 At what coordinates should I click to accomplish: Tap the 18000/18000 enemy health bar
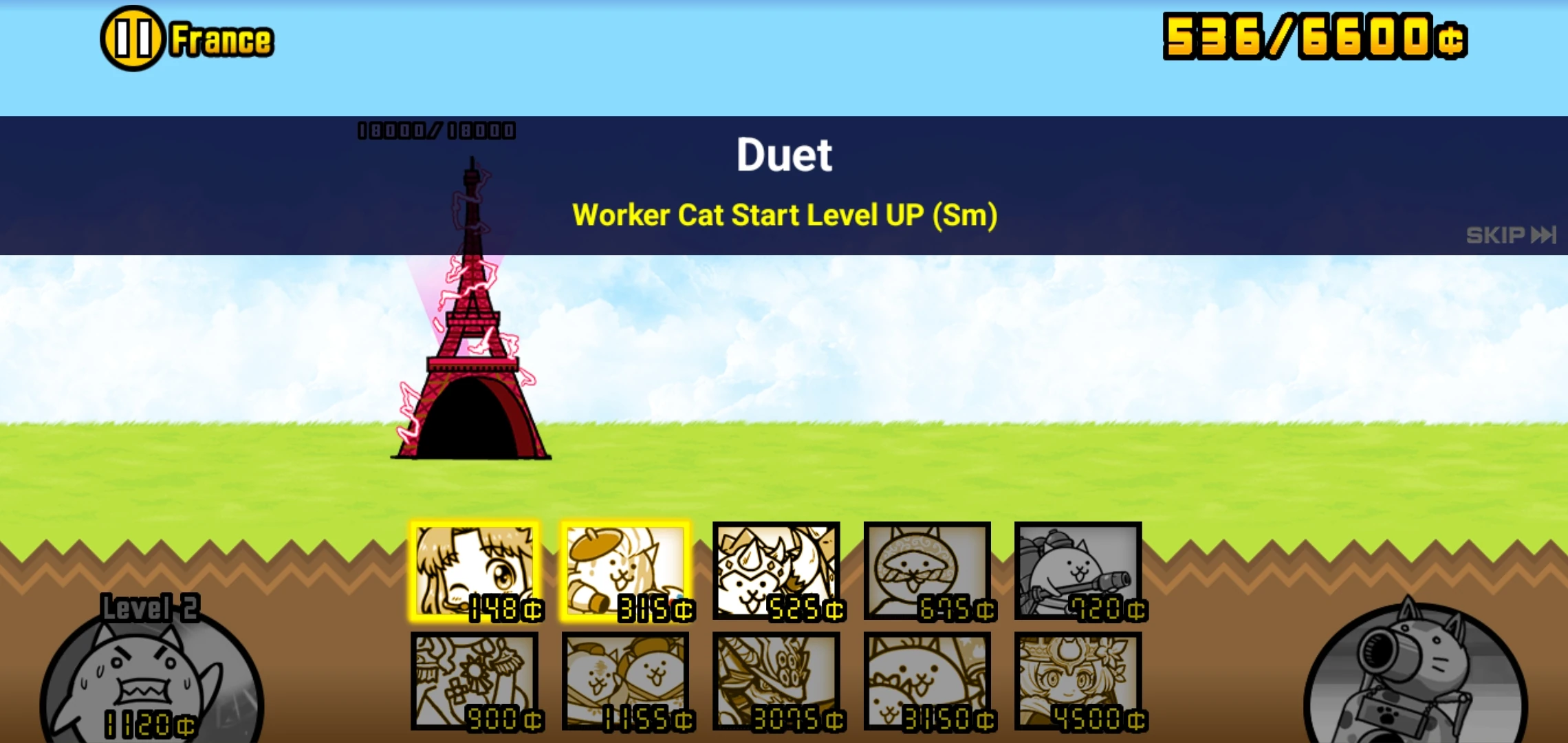pos(436,129)
